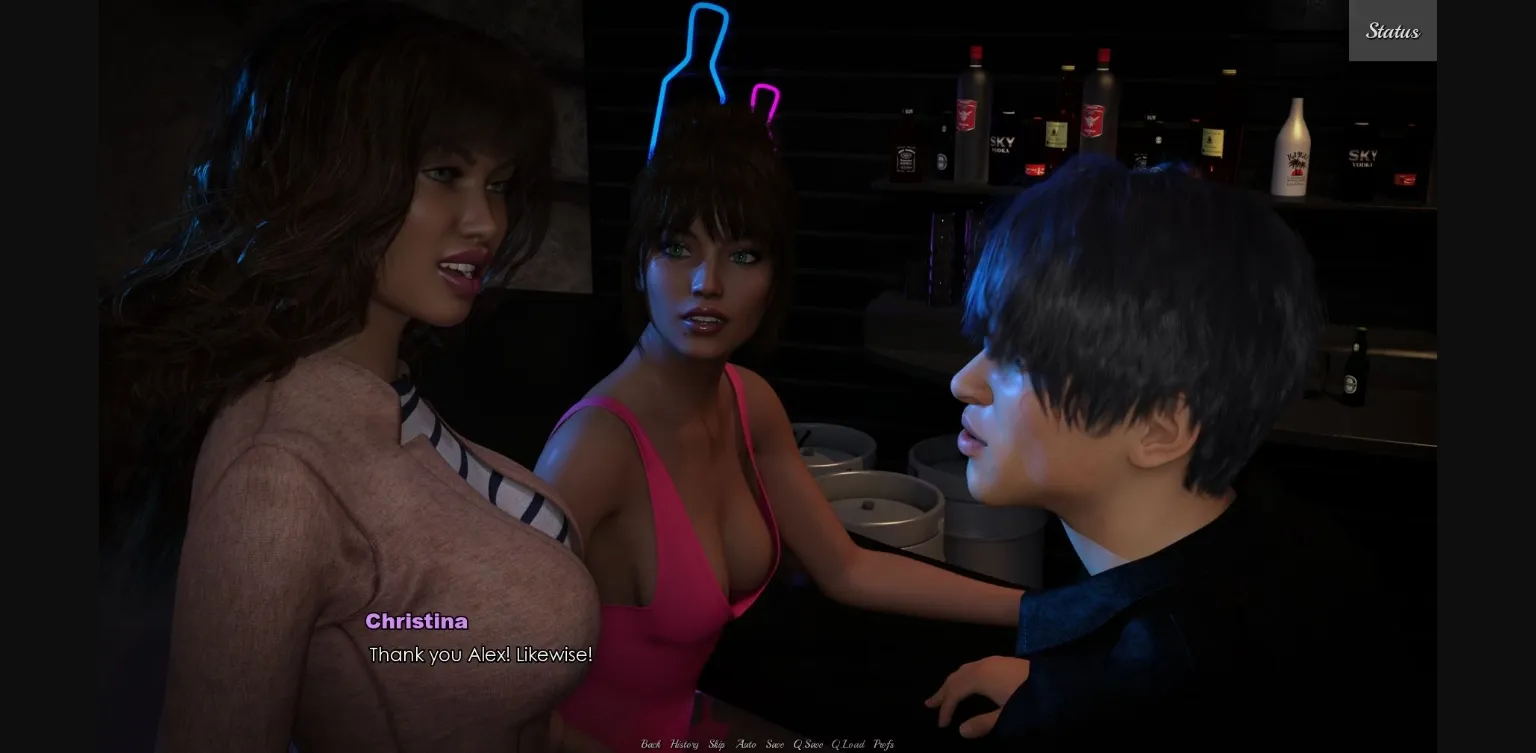
Task: Click Christina's name label
Action: pyautogui.click(x=417, y=621)
